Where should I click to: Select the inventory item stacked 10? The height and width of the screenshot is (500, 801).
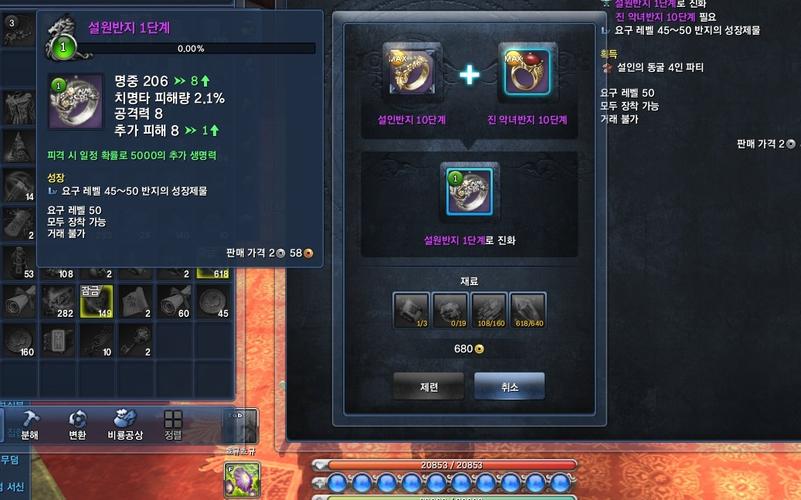[96, 339]
